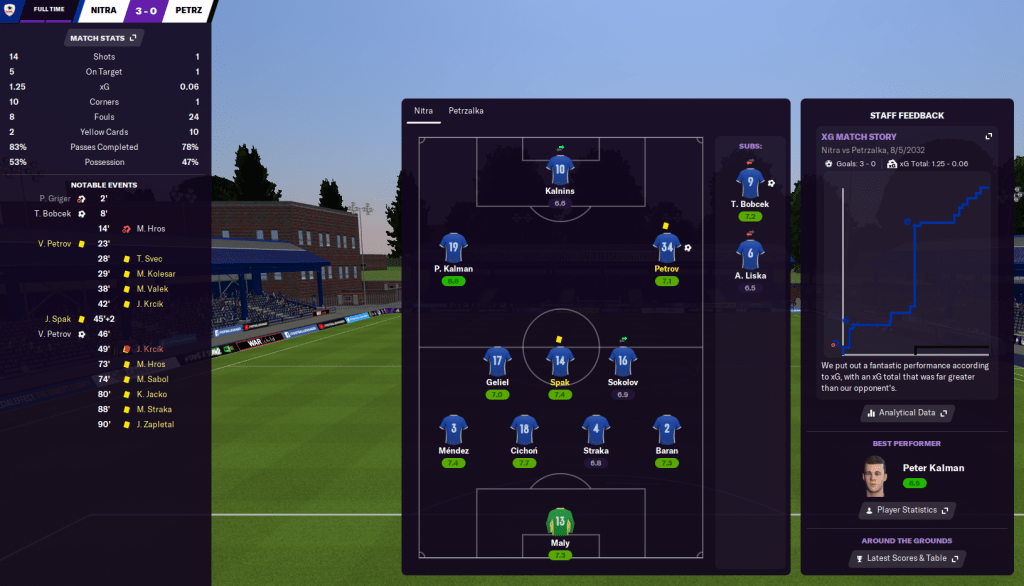Select the Nitra lineup tab
1024x586 pixels.
pyautogui.click(x=424, y=111)
